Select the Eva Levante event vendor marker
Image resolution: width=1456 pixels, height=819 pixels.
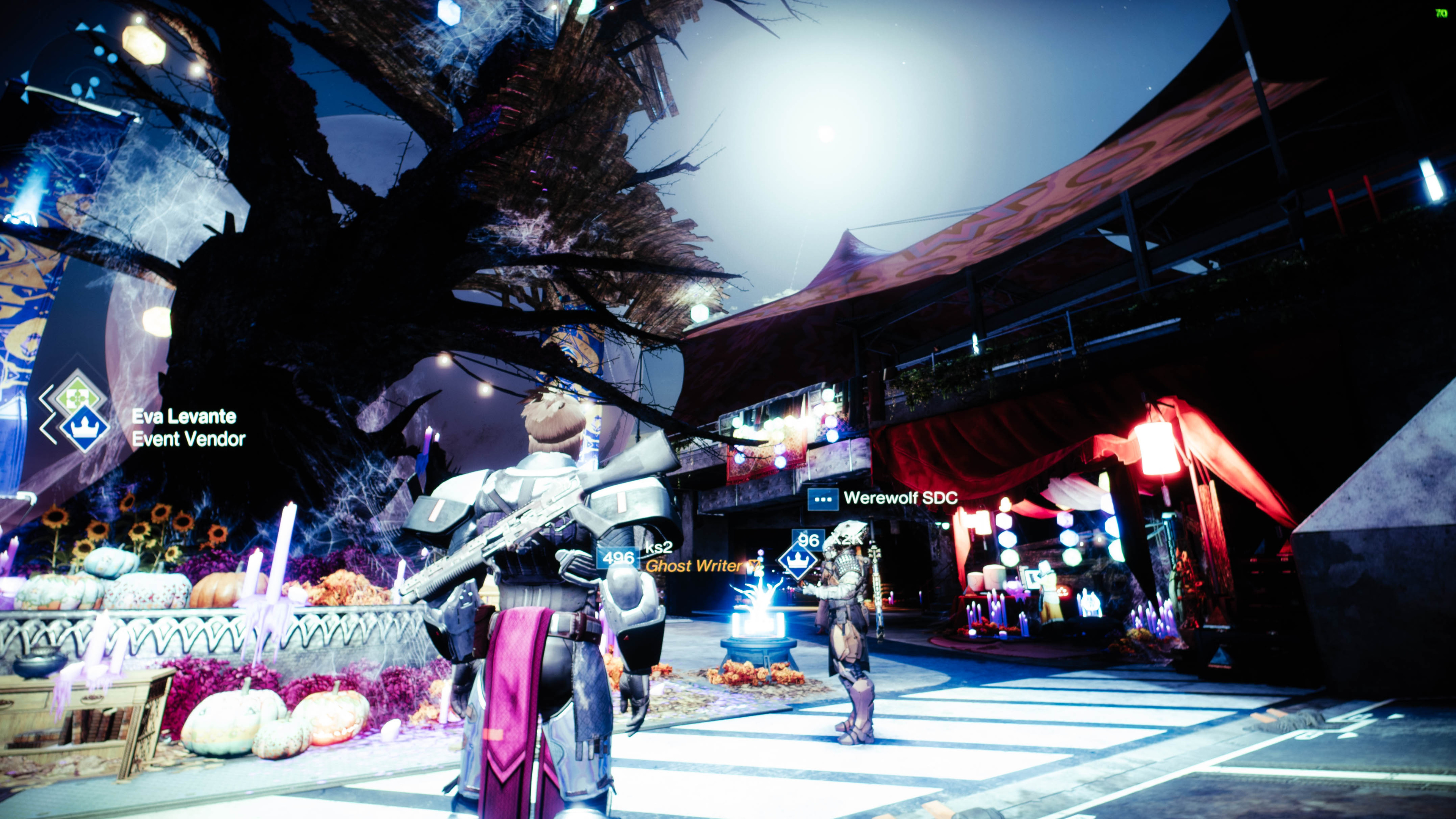(x=84, y=428)
